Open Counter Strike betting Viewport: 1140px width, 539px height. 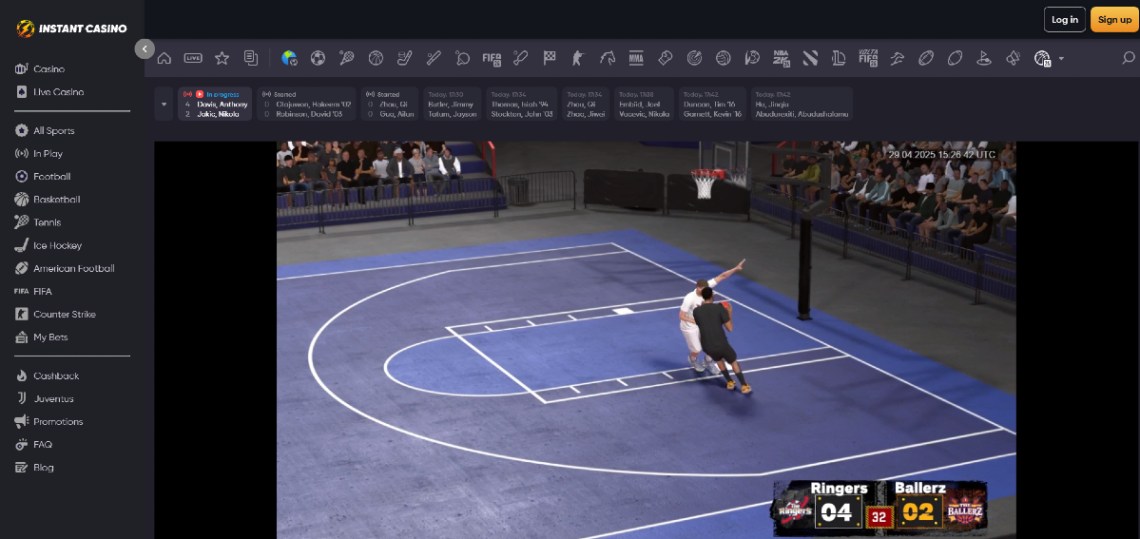64,315
